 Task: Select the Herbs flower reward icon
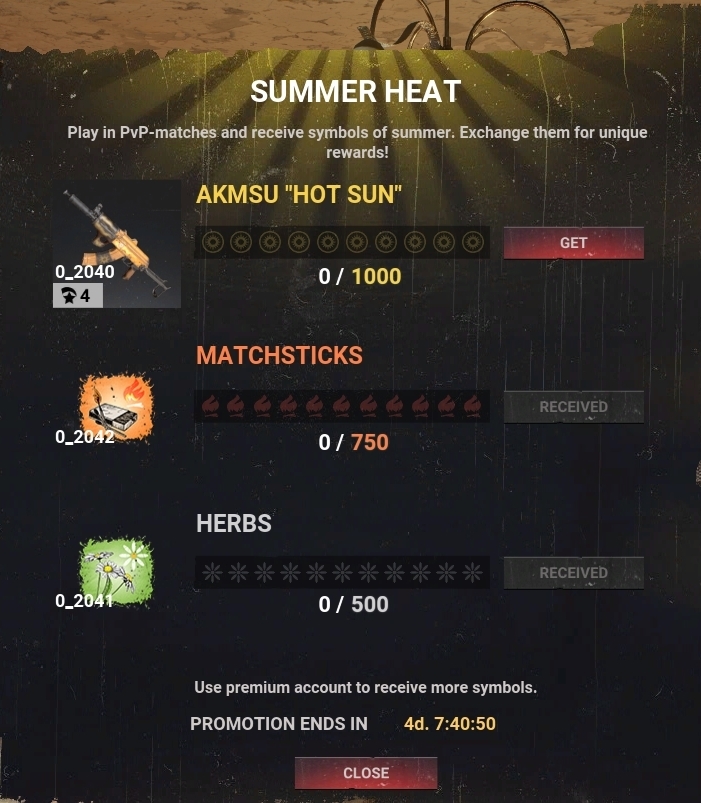click(x=115, y=573)
